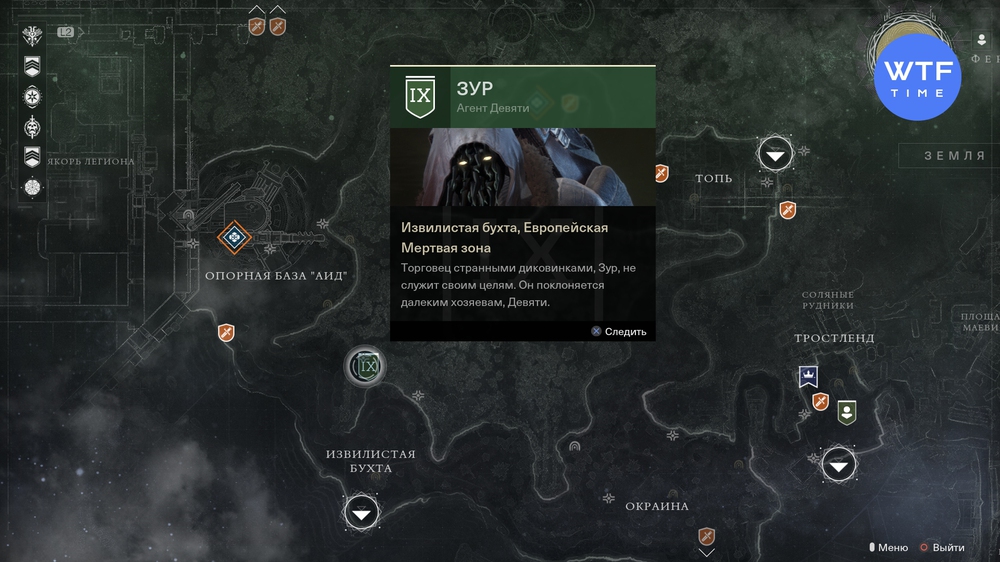The image size is (1000, 562).
Task: Select the orange sword marker below Опорная база
Action: coord(226,333)
